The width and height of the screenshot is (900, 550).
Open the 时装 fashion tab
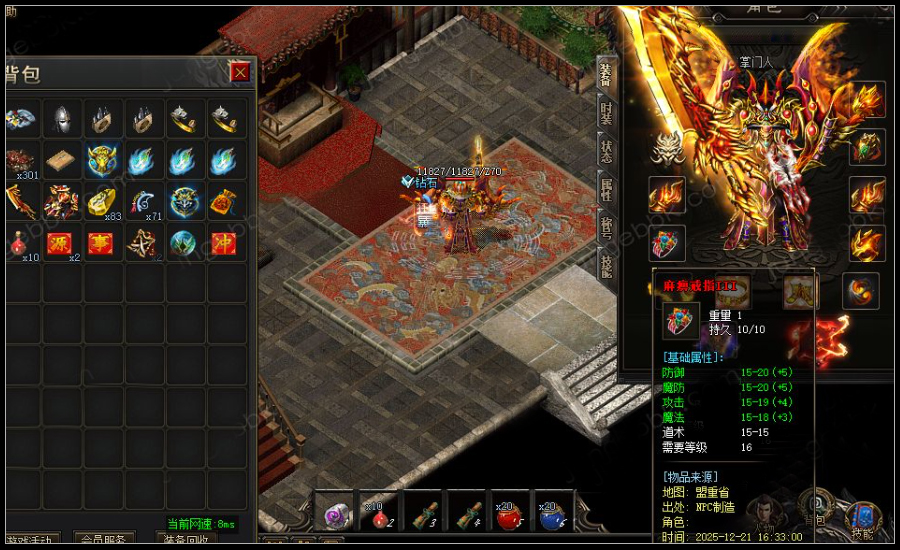click(x=605, y=113)
